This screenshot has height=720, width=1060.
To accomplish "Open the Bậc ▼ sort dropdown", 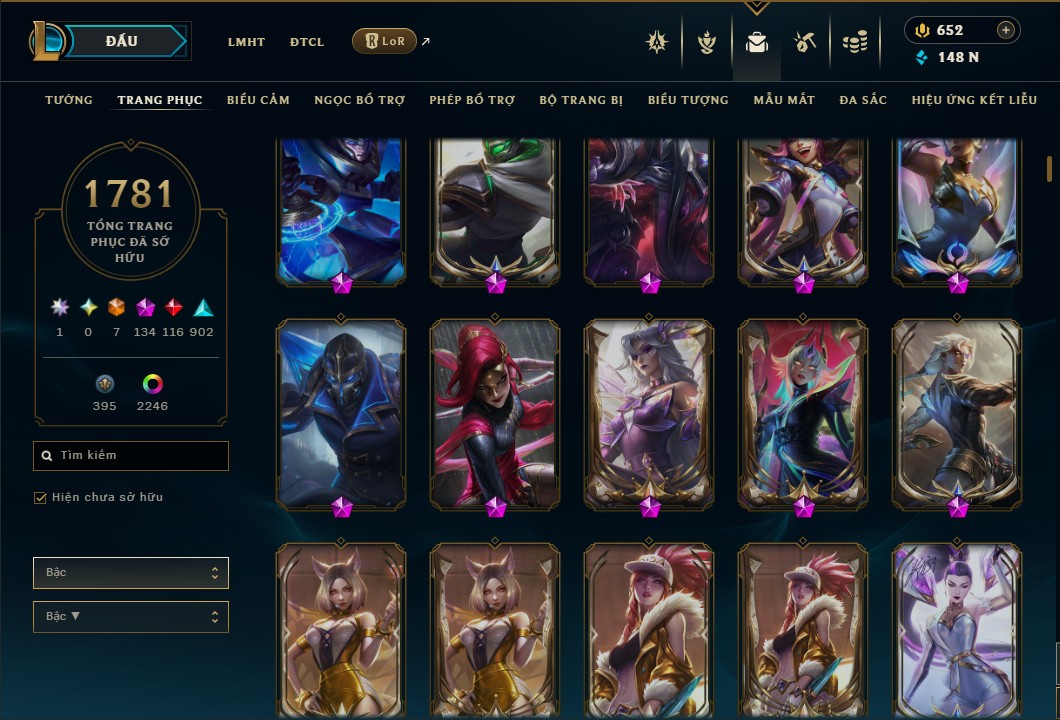I will pyautogui.click(x=131, y=617).
